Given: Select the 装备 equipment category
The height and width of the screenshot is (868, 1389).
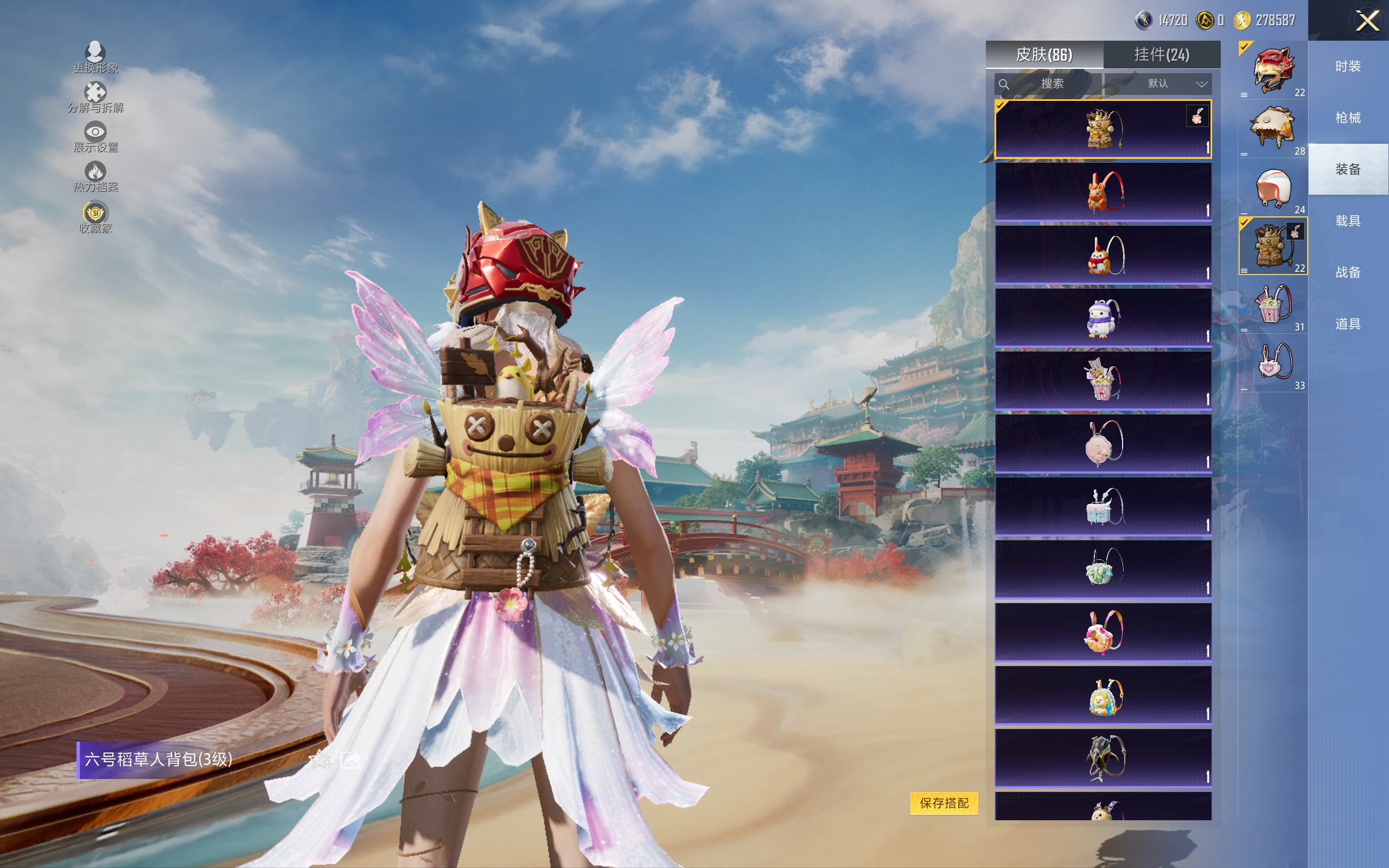Looking at the screenshot, I should click(x=1347, y=169).
